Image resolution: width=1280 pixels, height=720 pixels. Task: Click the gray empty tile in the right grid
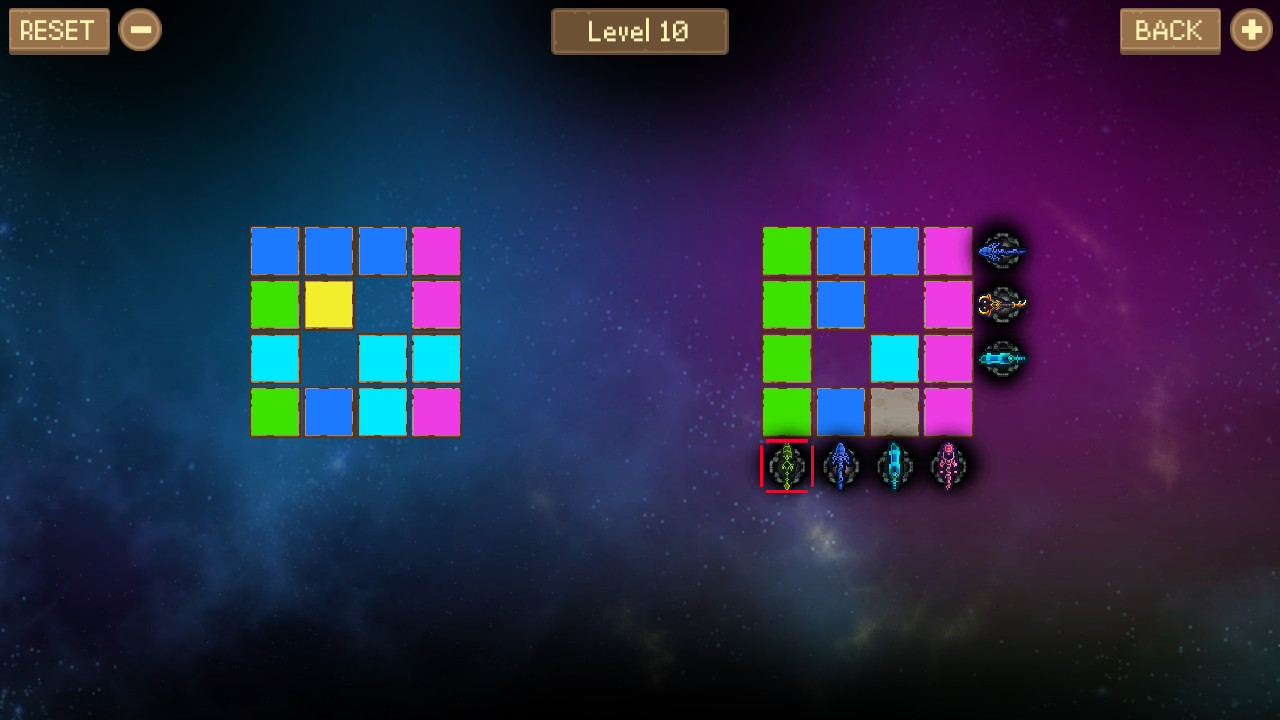894,413
